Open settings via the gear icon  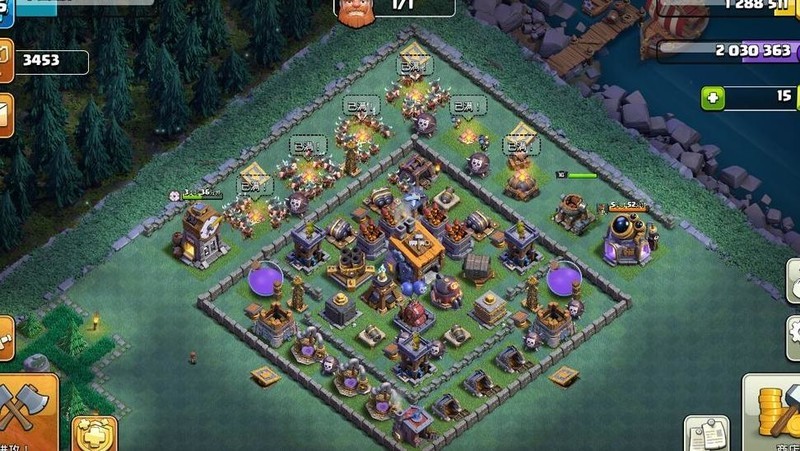pyautogui.click(x=791, y=332)
